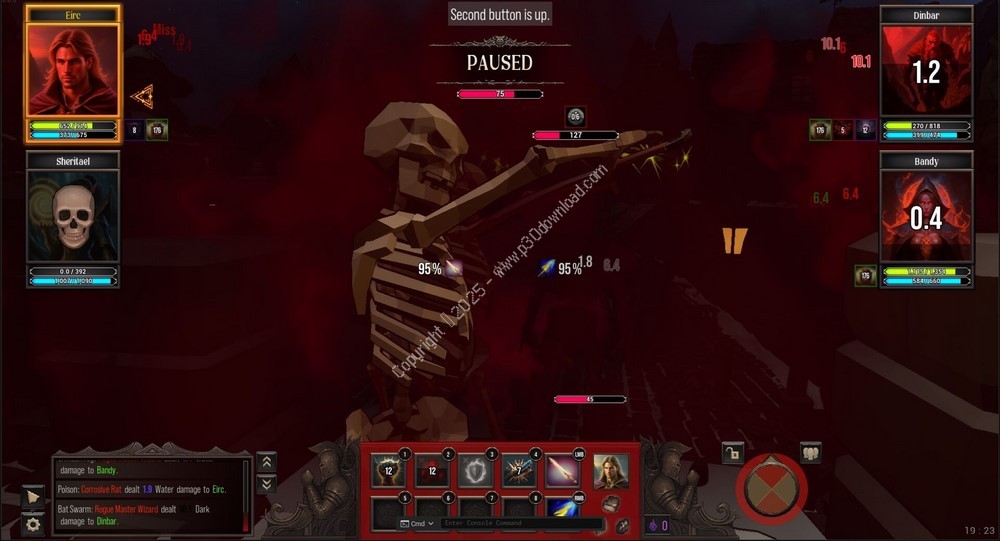Choose Dinbar's character portrait

point(926,70)
